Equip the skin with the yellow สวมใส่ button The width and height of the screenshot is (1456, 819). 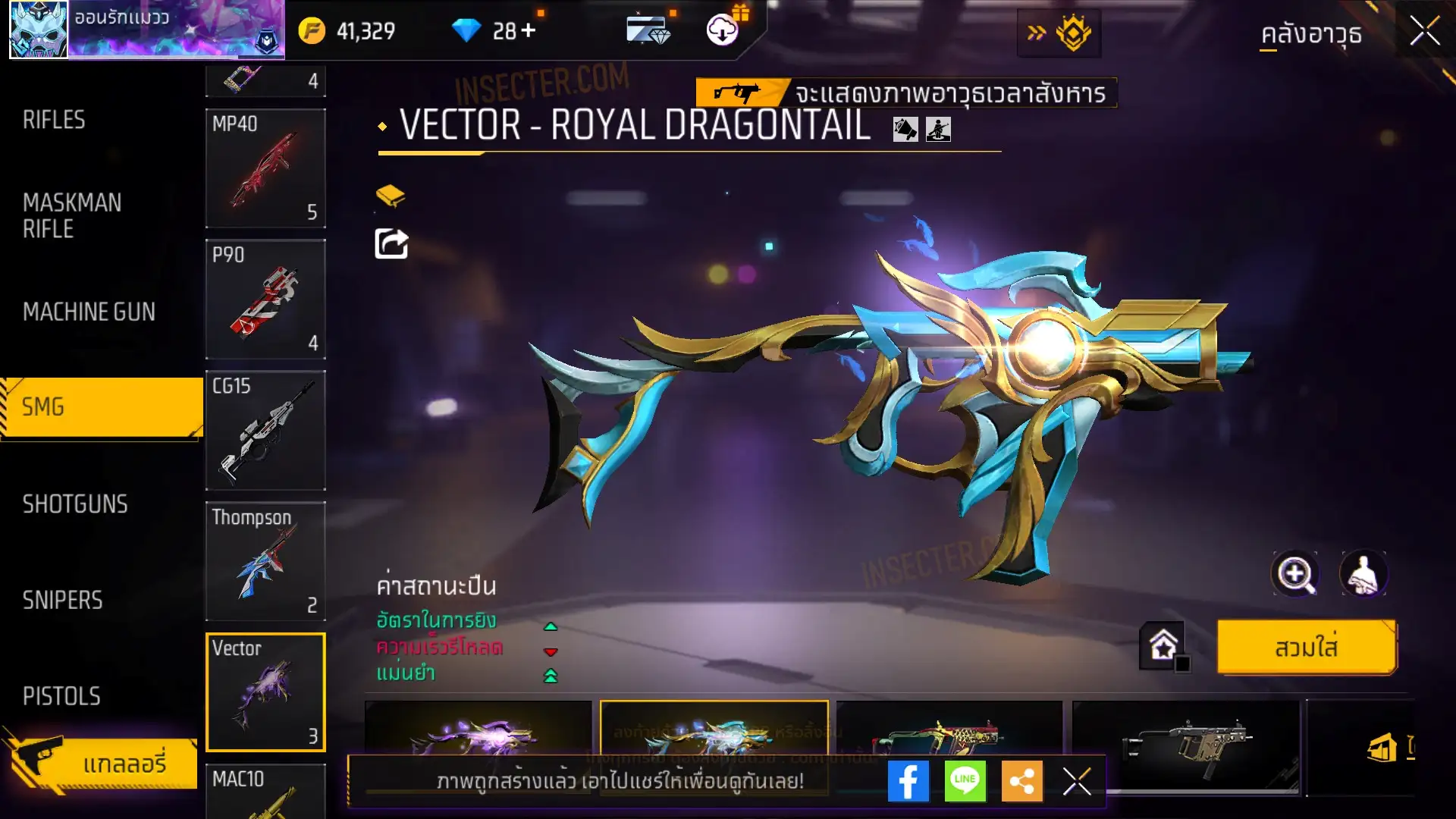[x=1306, y=648]
